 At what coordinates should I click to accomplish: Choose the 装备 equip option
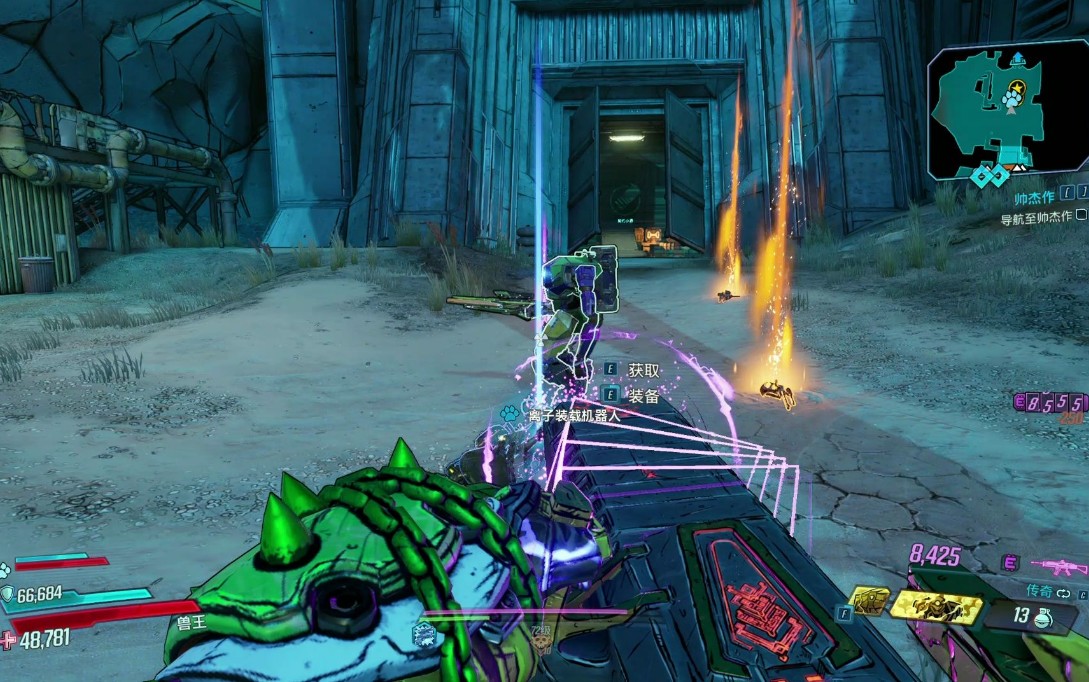click(x=644, y=396)
